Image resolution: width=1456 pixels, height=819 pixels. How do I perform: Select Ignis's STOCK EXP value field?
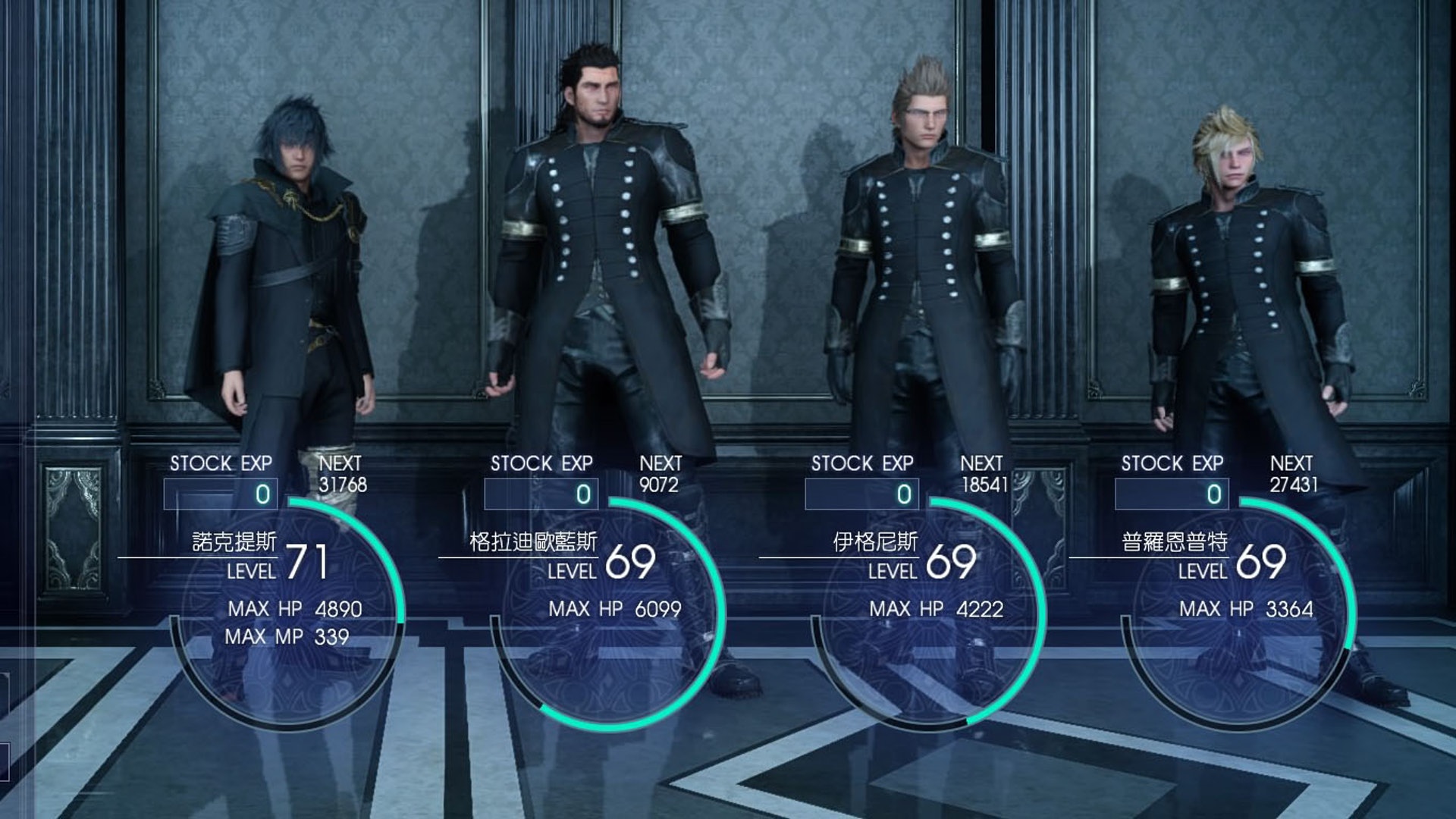861,494
